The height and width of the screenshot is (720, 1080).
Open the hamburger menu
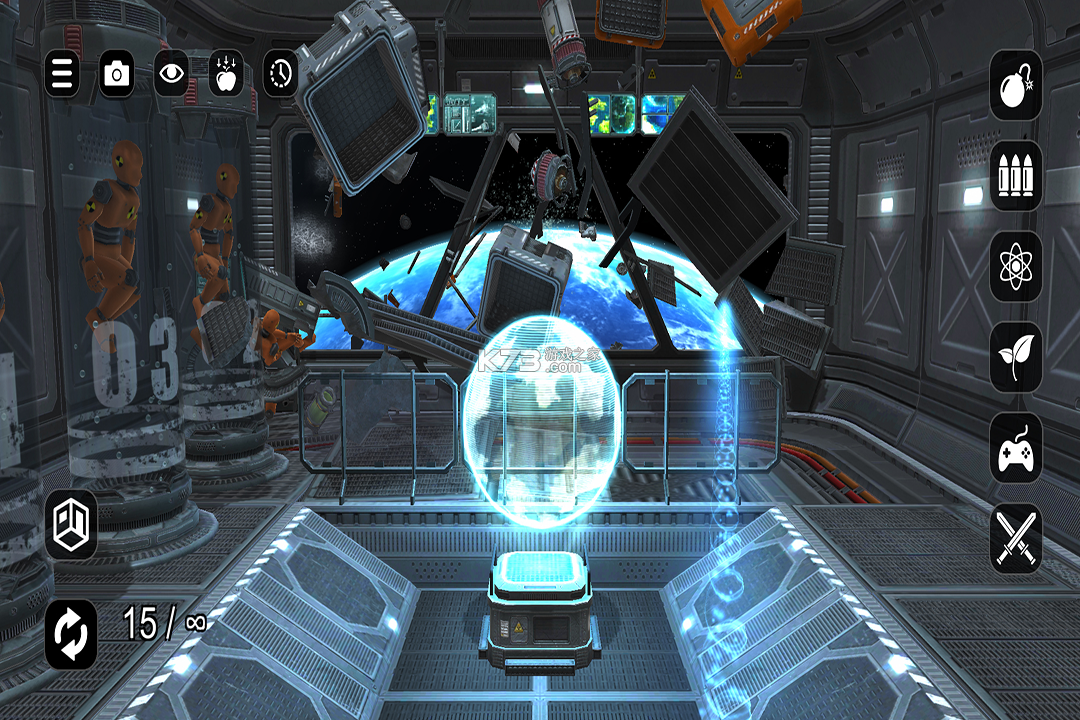[x=62, y=73]
